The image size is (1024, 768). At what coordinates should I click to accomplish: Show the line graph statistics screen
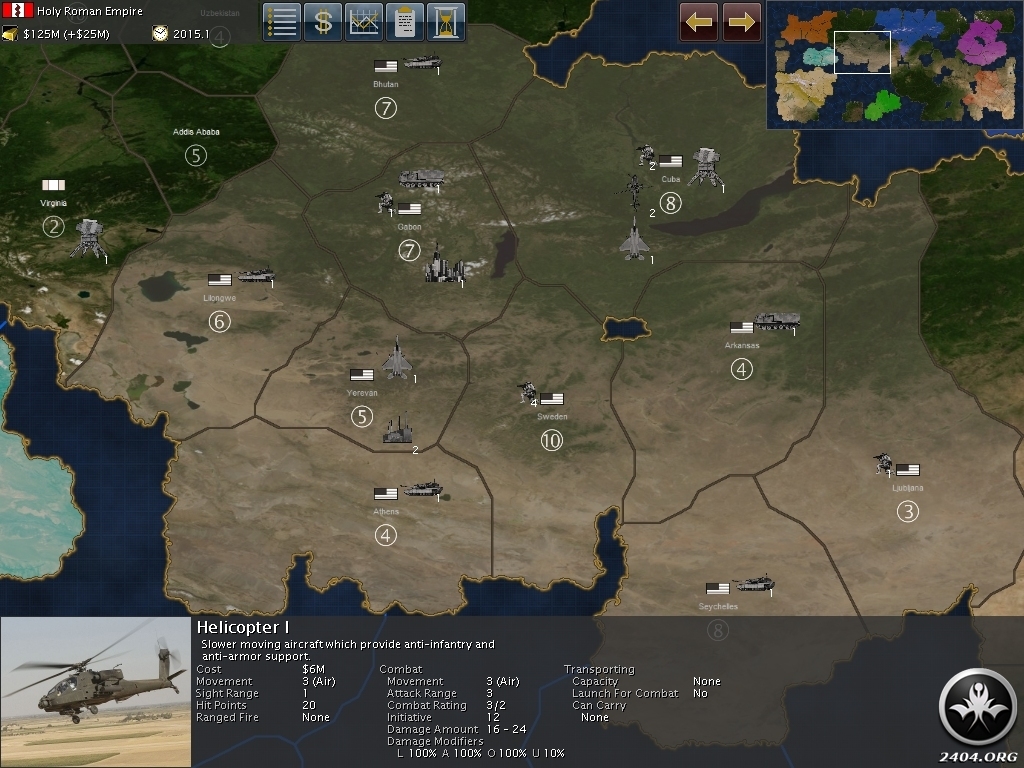364,22
